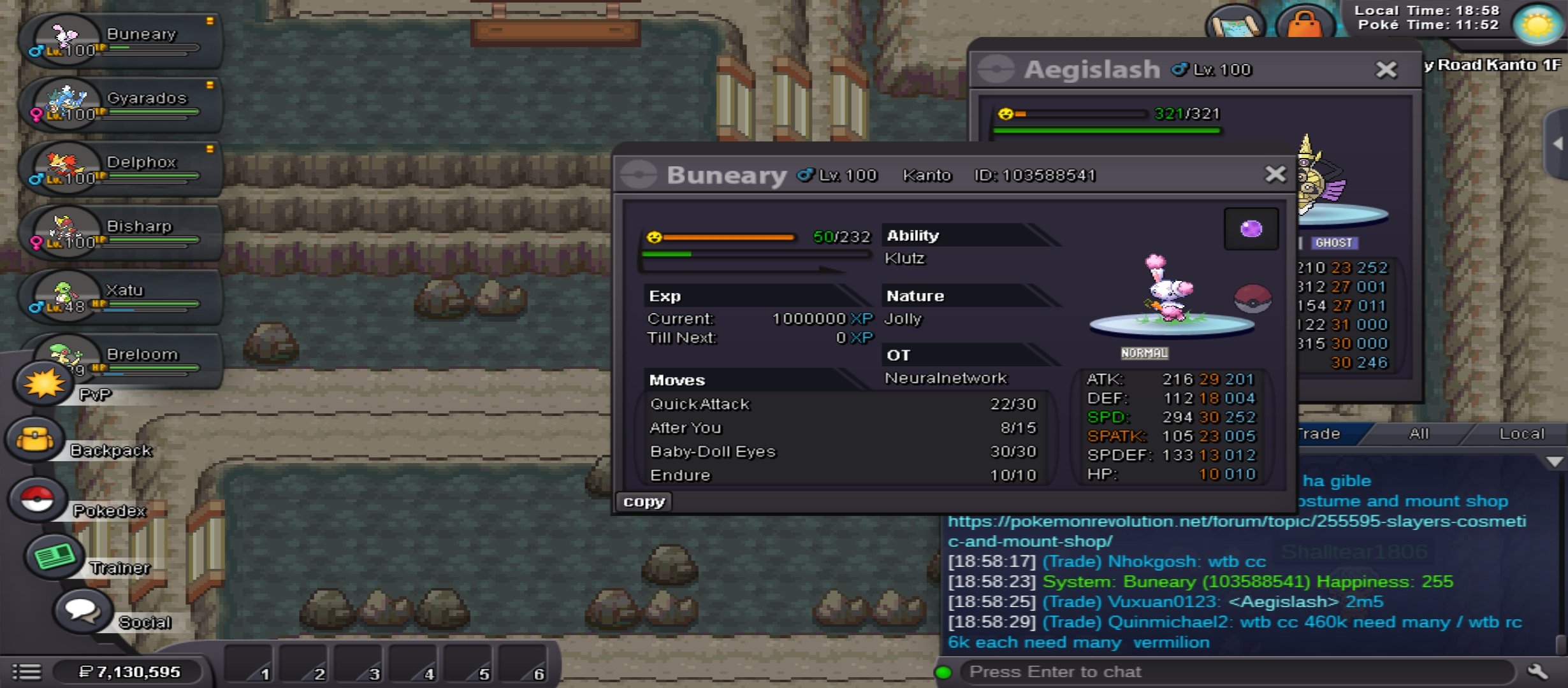
Task: Open the hamburger menu beside the money
Action: point(27,671)
